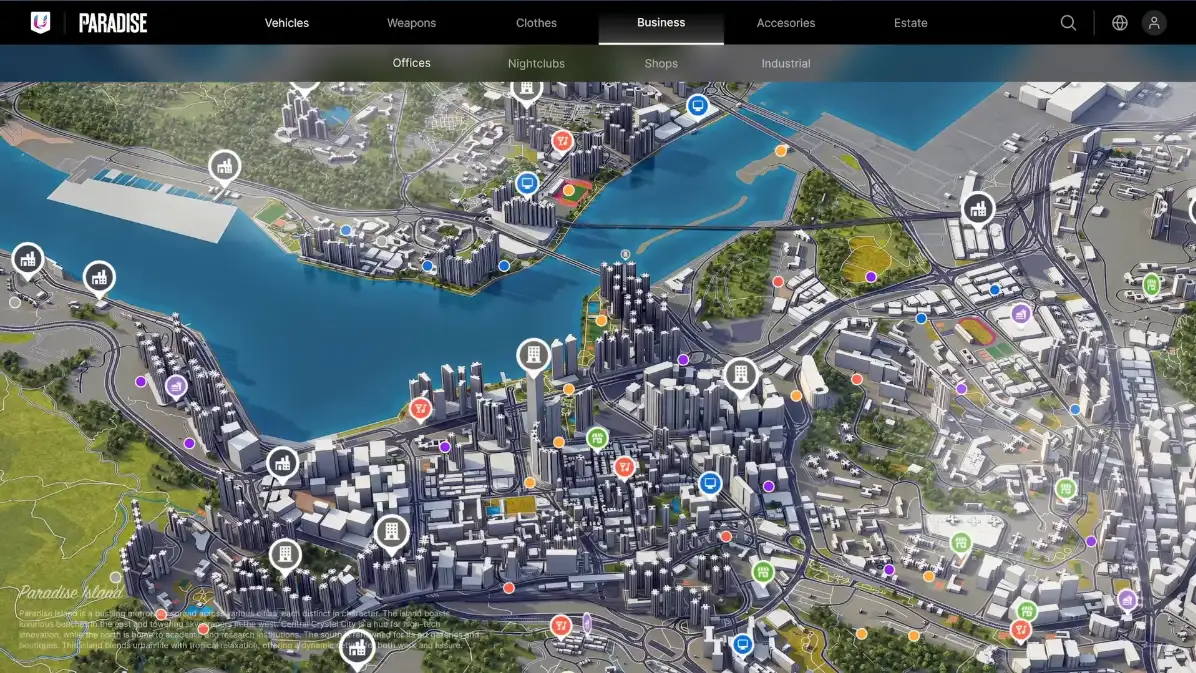Screen dimensions: 1196x673
Task: Show Offices on the map
Action: (x=411, y=63)
